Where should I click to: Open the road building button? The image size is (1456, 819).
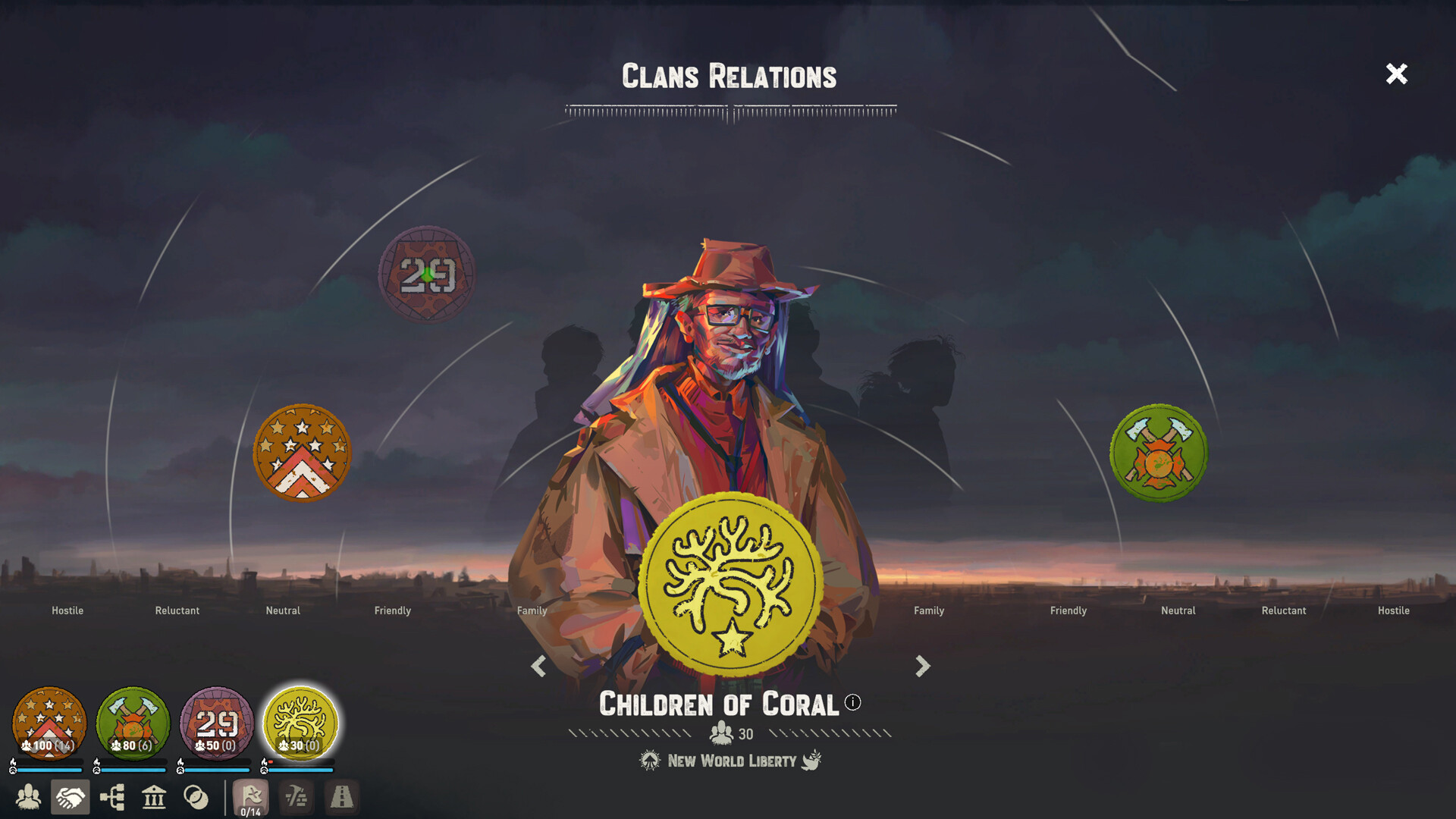pos(341,797)
